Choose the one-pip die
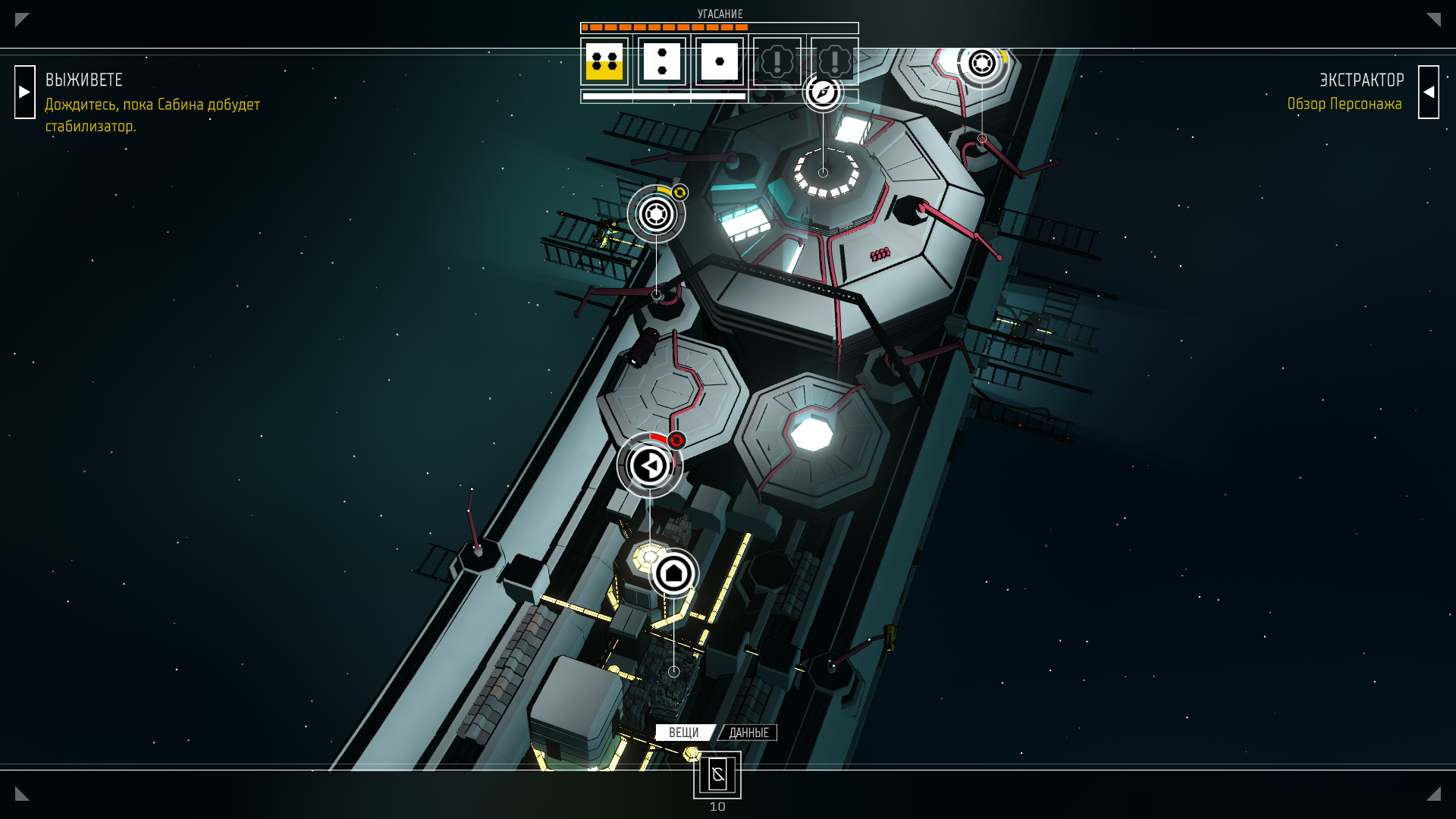This screenshot has height=819, width=1456. pyautogui.click(x=720, y=61)
